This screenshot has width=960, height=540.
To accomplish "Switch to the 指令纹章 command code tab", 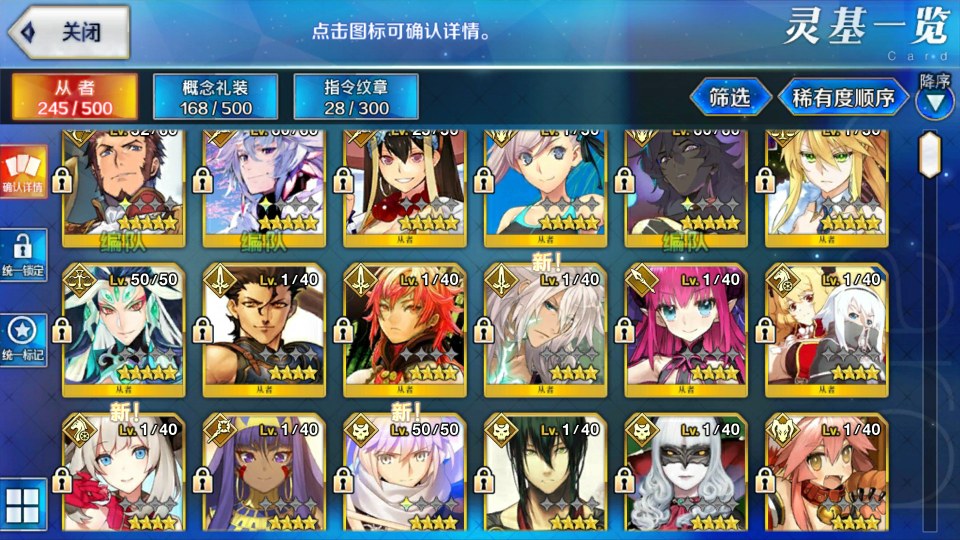I will 356,97.
